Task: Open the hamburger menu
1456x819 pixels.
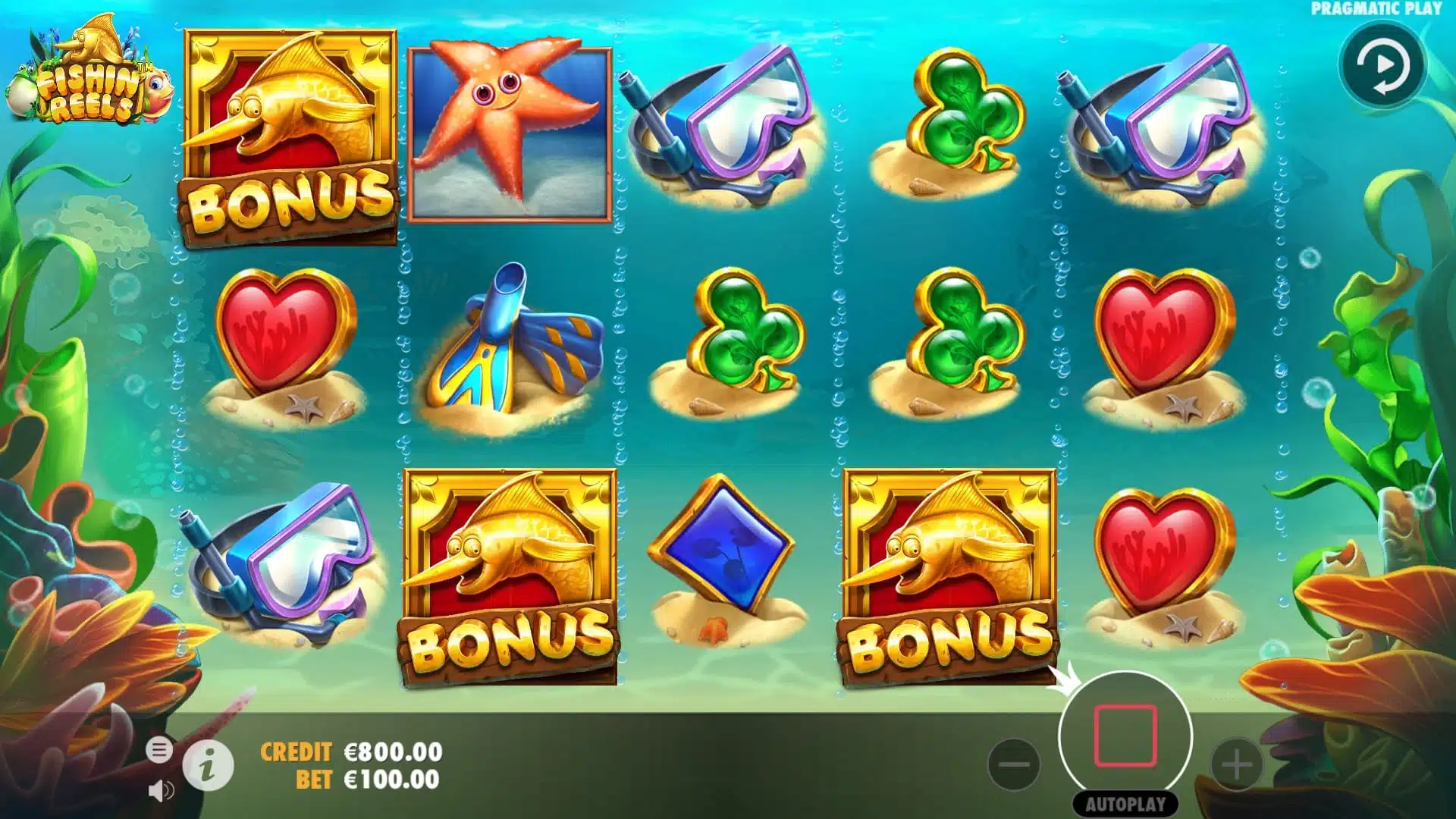Action: pyautogui.click(x=159, y=750)
